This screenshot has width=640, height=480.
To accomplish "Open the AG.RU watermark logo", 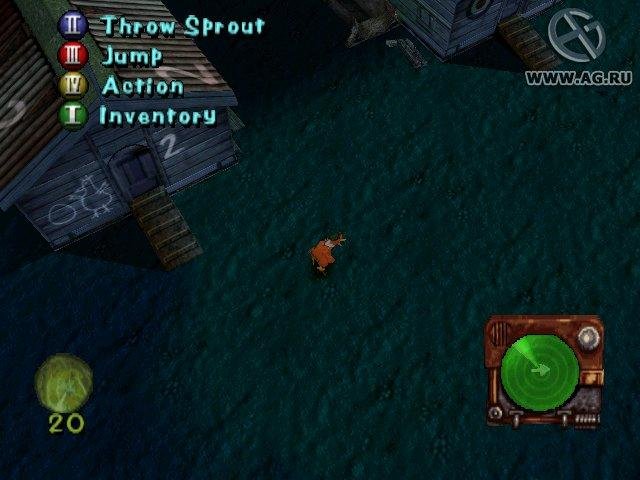I will (576, 36).
